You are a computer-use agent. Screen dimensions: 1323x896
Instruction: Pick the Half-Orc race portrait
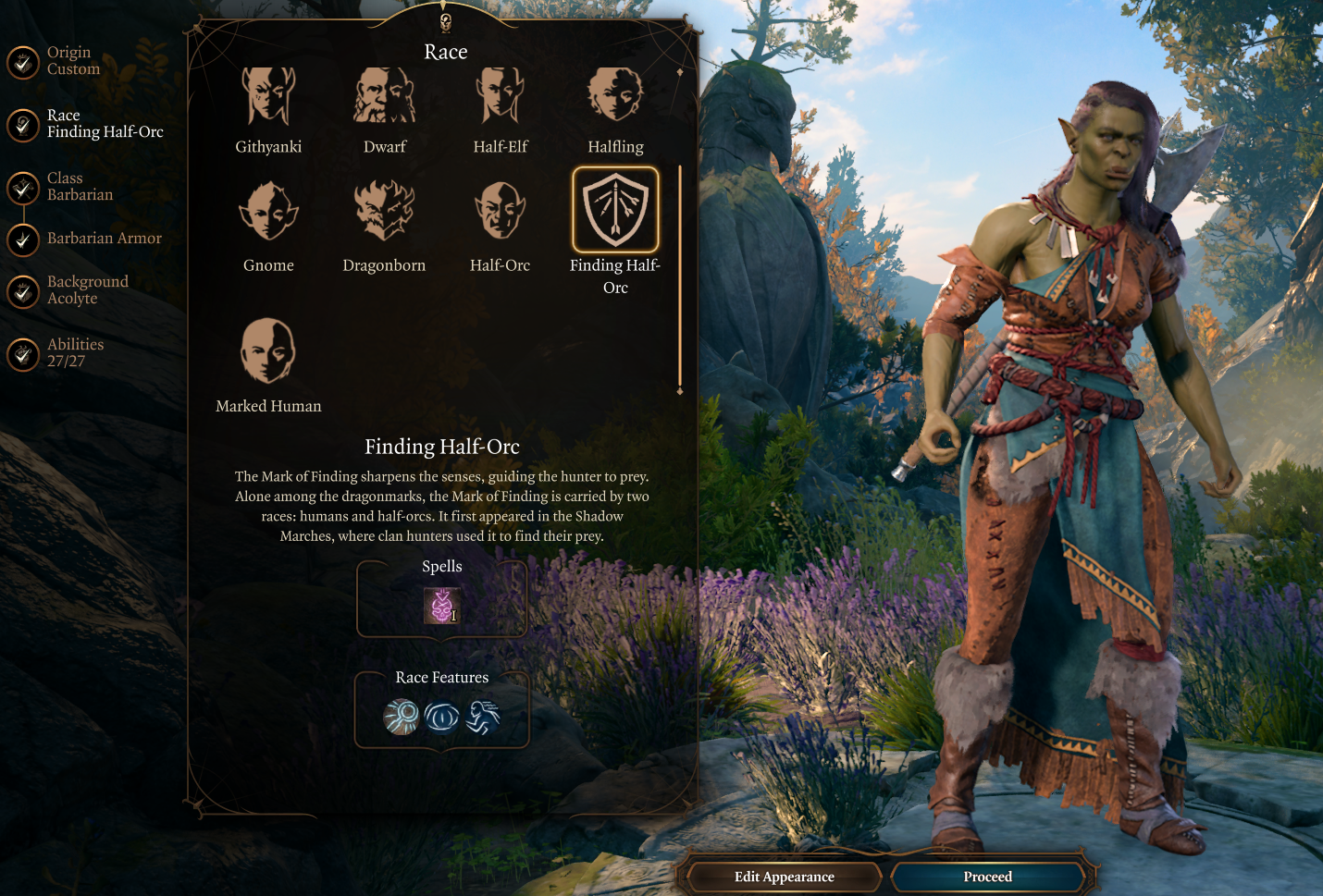coord(500,212)
